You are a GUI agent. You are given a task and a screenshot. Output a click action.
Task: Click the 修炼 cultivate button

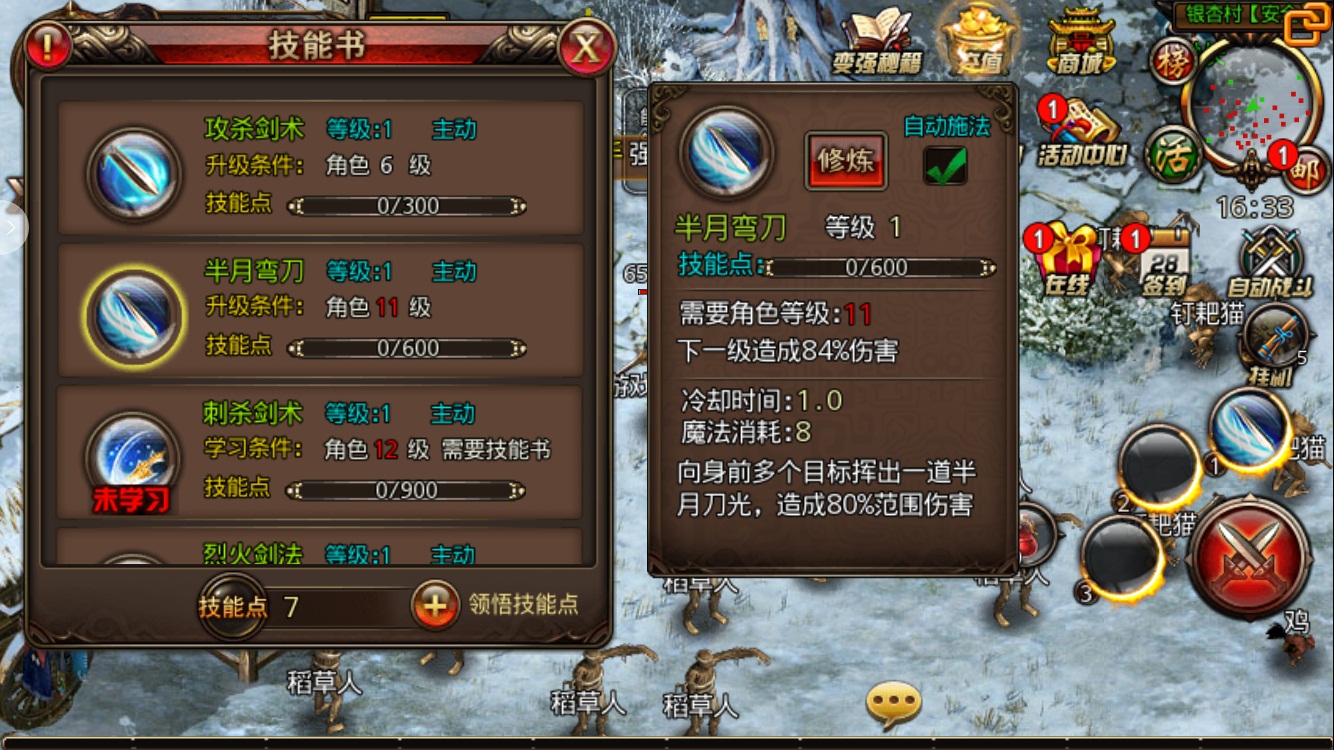click(x=847, y=163)
